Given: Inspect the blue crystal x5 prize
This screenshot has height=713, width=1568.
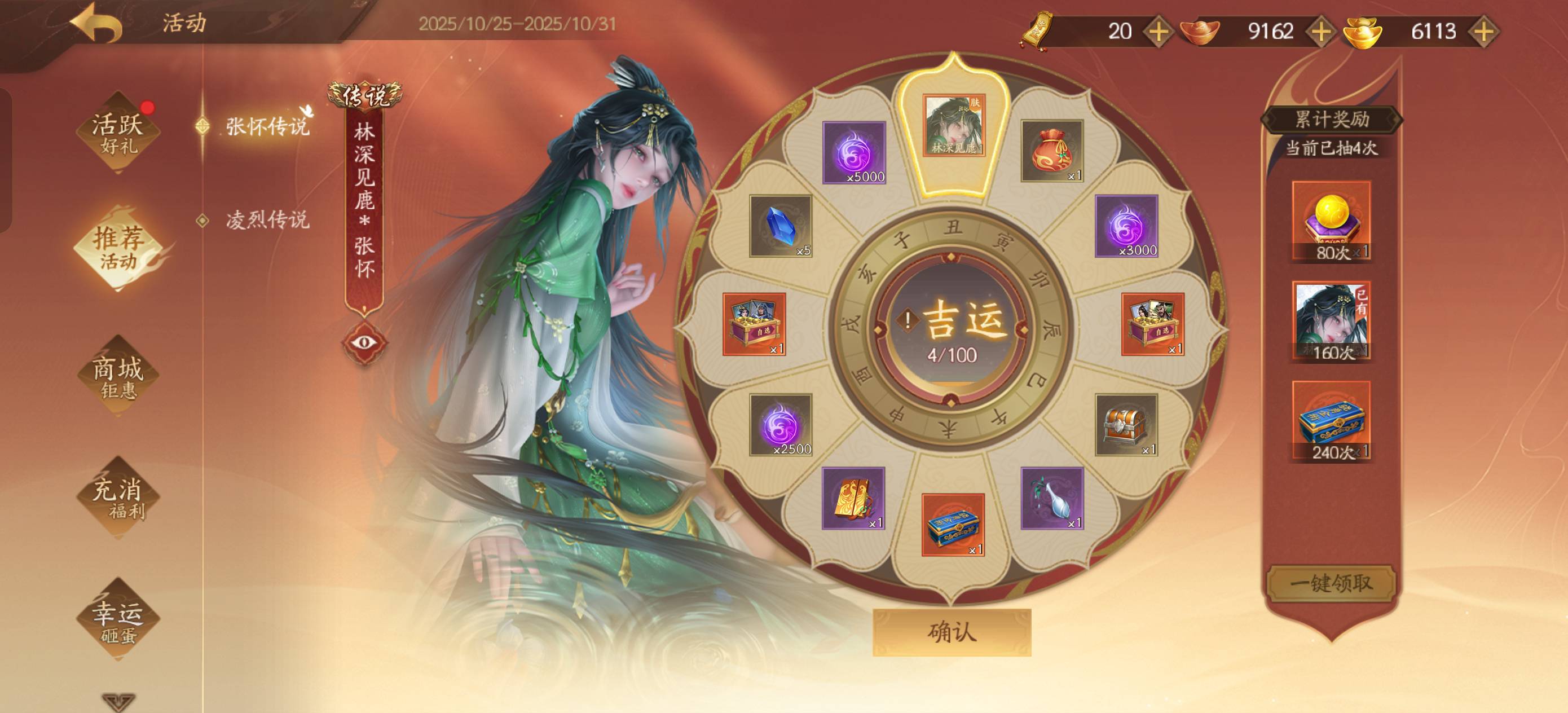Looking at the screenshot, I should pyautogui.click(x=781, y=226).
